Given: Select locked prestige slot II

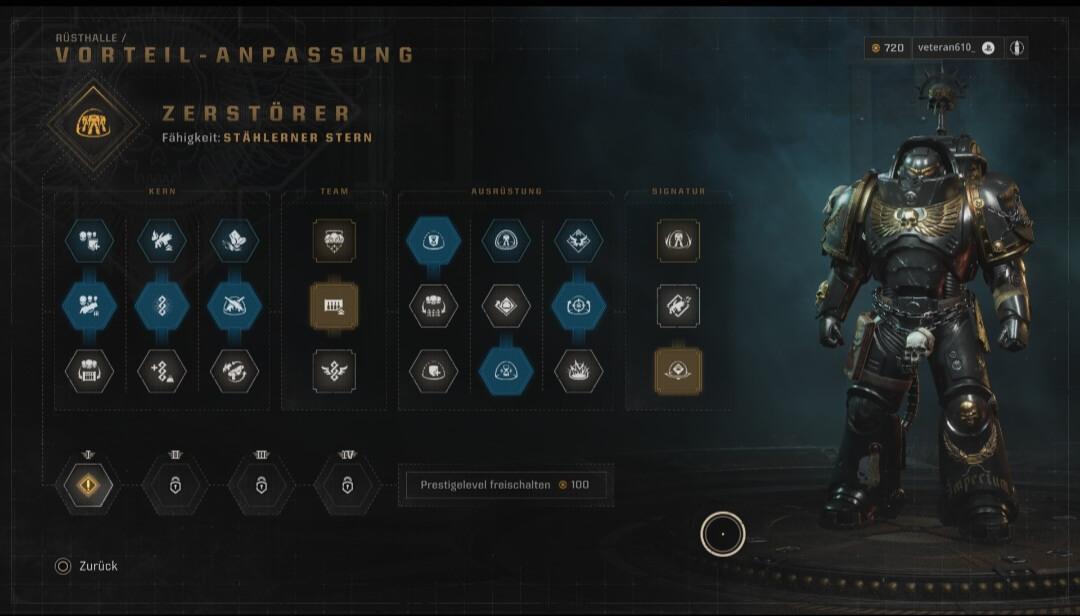Looking at the screenshot, I should click(x=175, y=485).
